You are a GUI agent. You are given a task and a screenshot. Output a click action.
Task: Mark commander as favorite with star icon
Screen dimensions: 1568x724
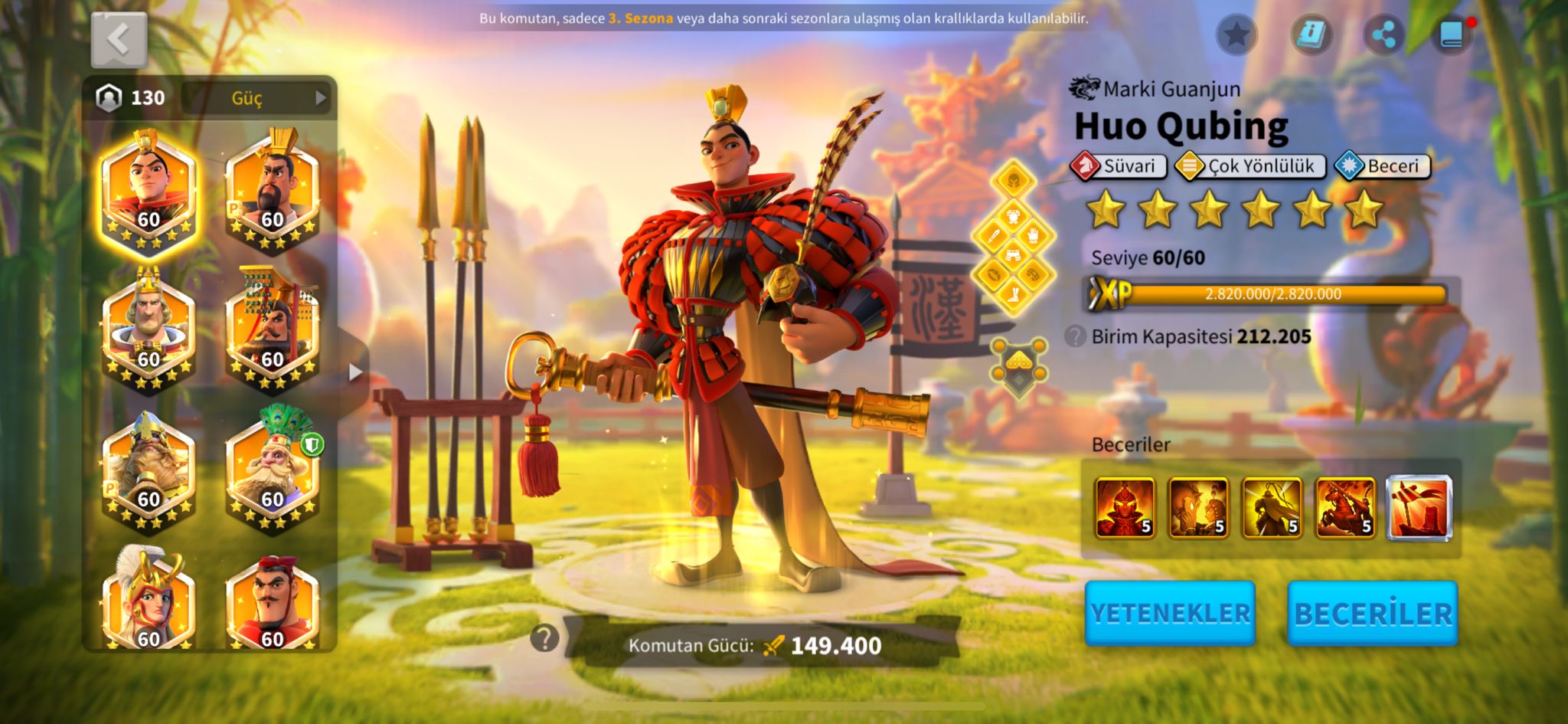(1236, 34)
